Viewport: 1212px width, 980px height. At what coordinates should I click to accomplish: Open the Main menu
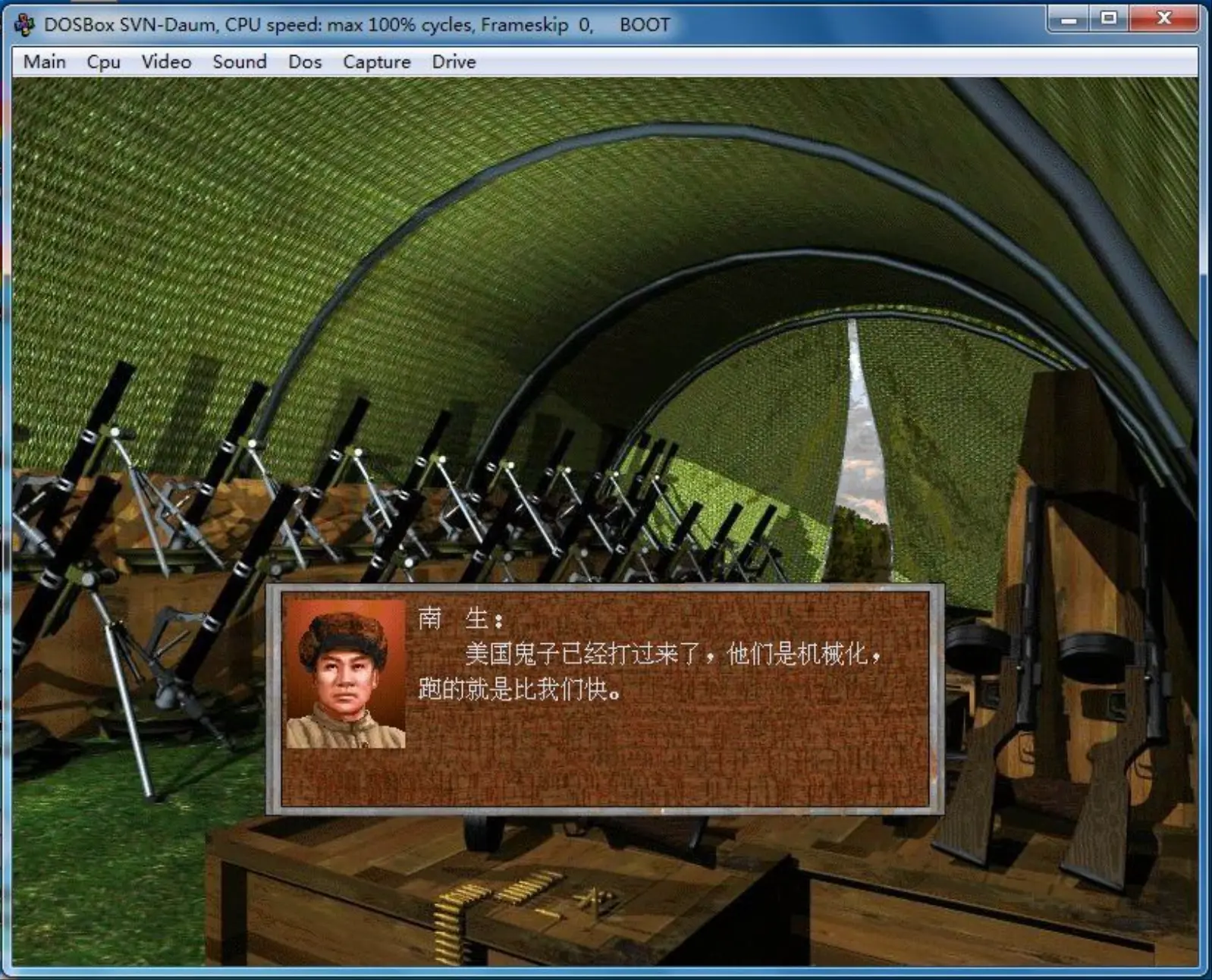44,61
